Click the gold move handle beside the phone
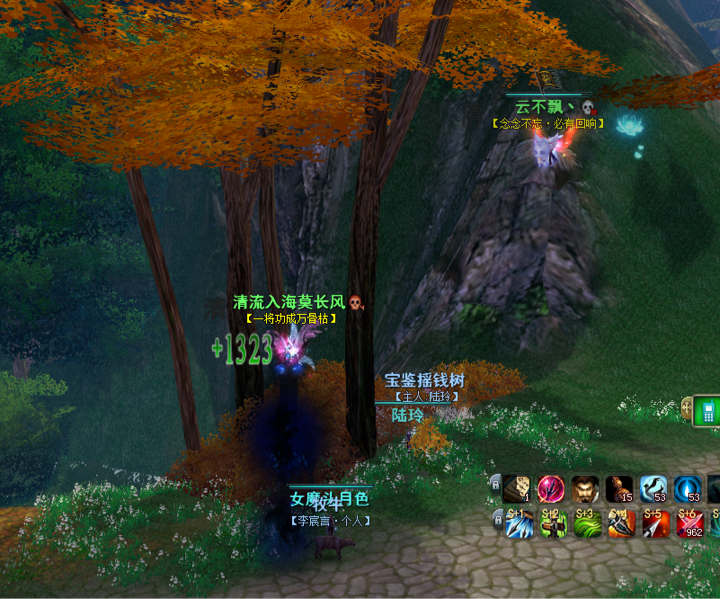This screenshot has width=720, height=599. click(x=687, y=407)
